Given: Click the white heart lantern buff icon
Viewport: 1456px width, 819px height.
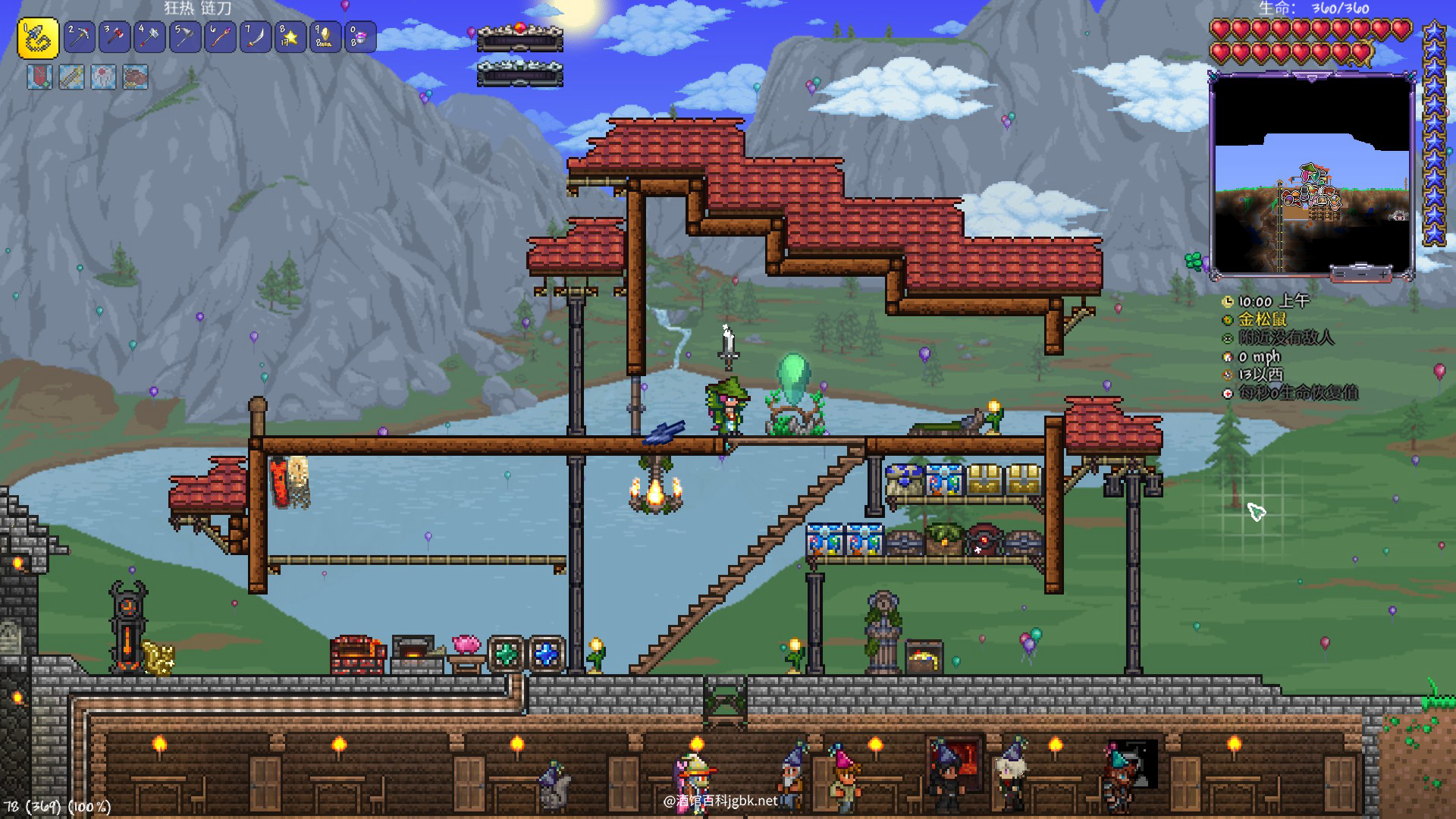Looking at the screenshot, I should click(x=104, y=77).
